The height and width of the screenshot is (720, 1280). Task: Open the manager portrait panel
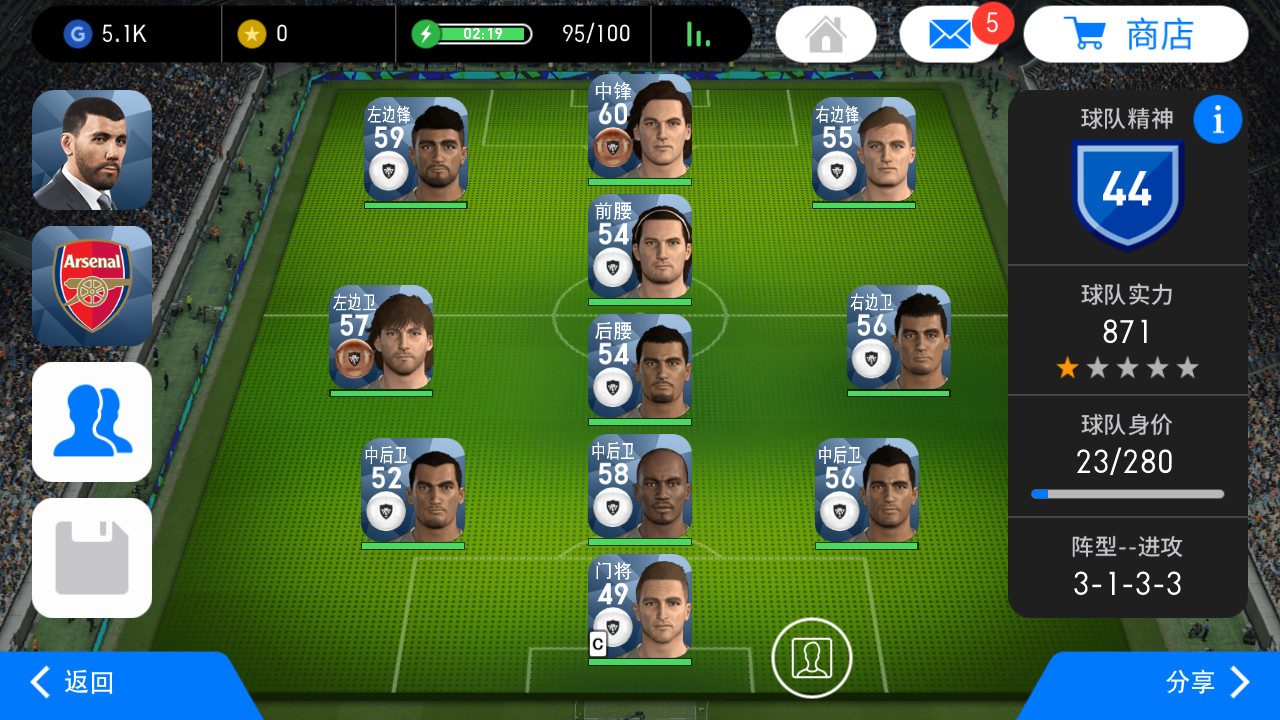click(x=92, y=150)
